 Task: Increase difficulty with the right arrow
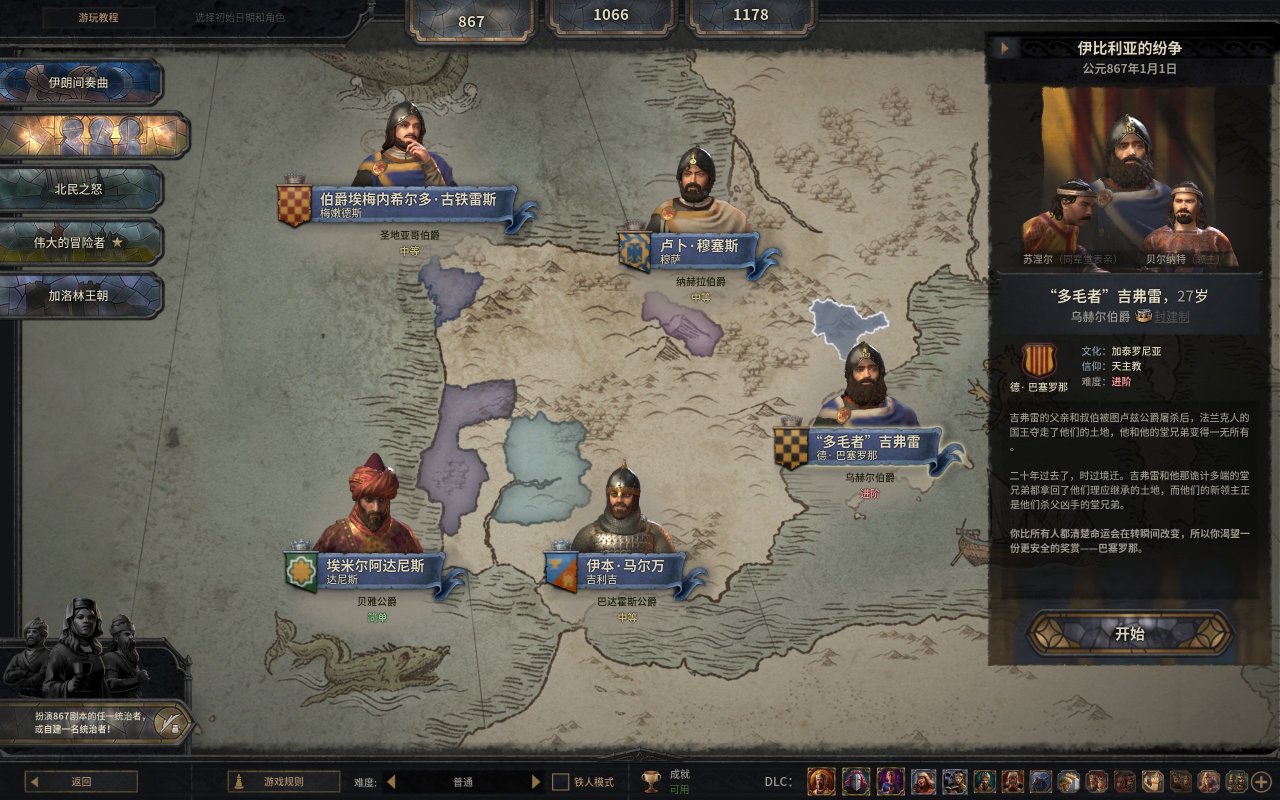[x=536, y=782]
